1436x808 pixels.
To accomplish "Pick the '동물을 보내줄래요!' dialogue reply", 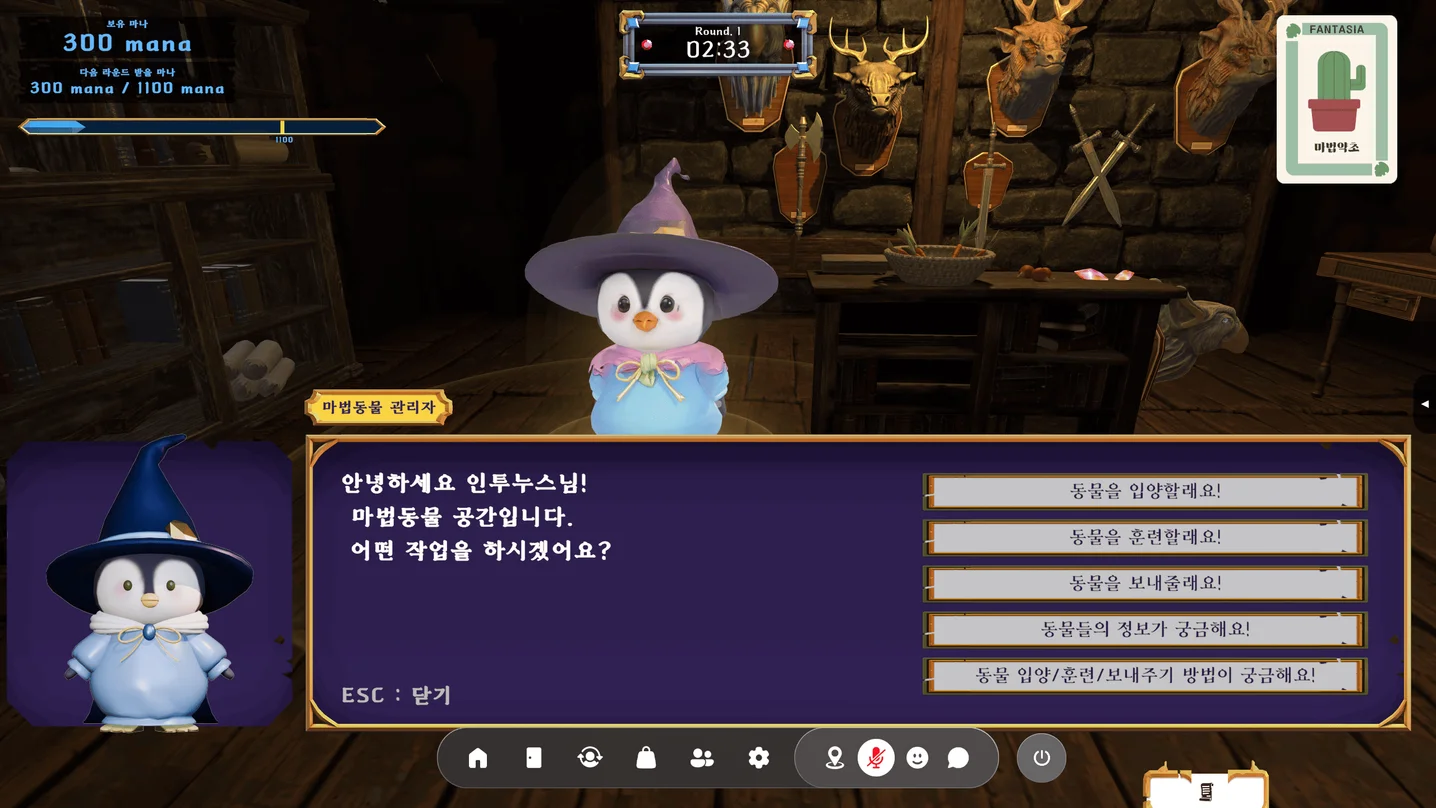I will pos(1145,583).
